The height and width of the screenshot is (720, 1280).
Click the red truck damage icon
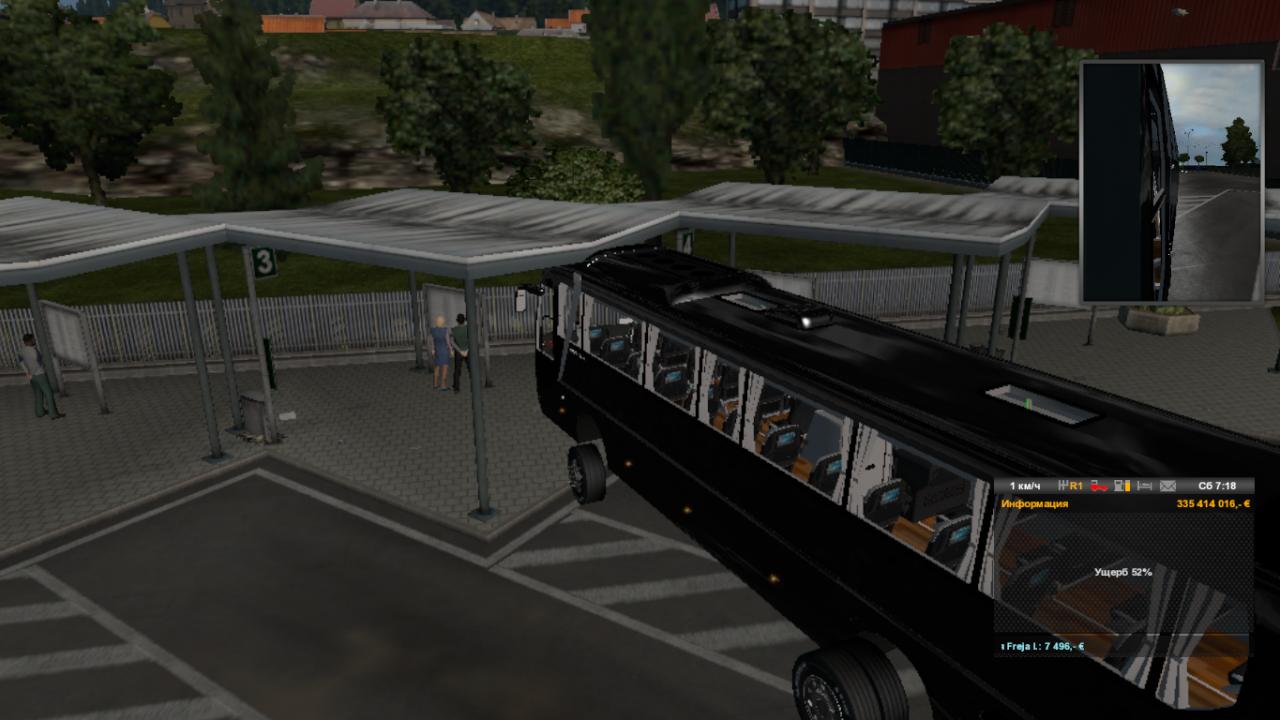tap(1100, 486)
